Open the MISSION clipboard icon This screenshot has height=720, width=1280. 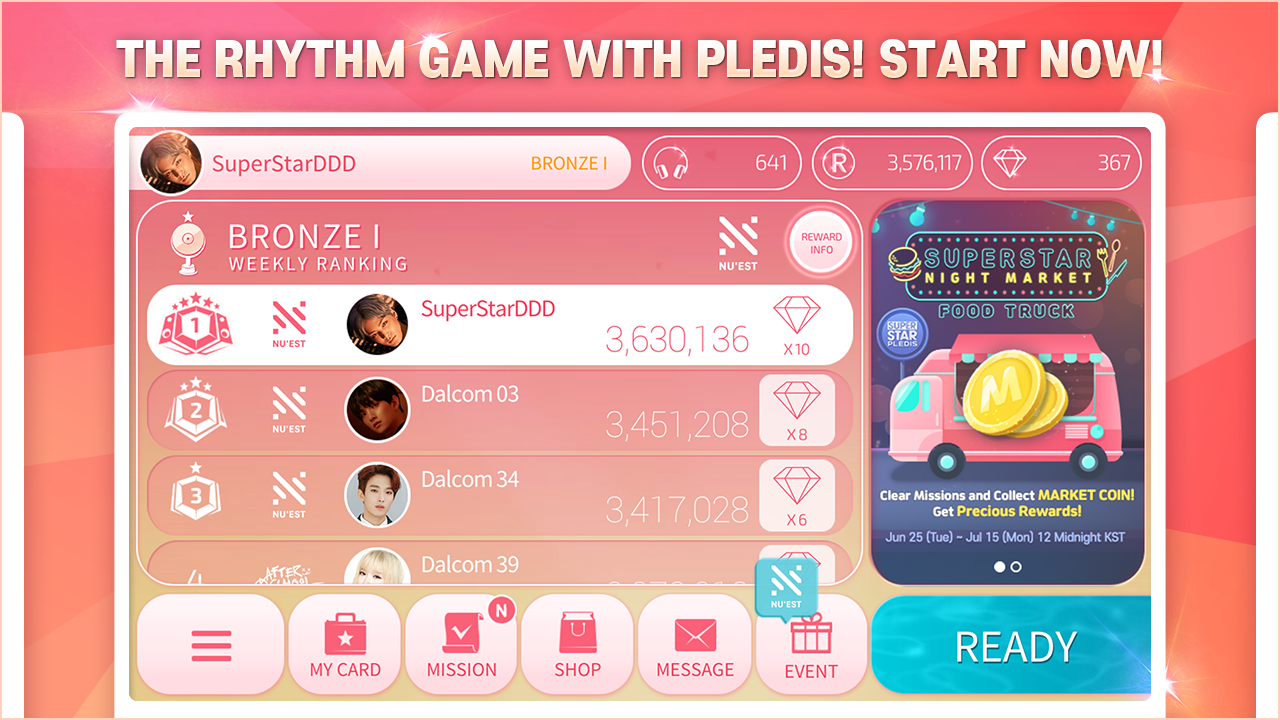click(x=460, y=632)
